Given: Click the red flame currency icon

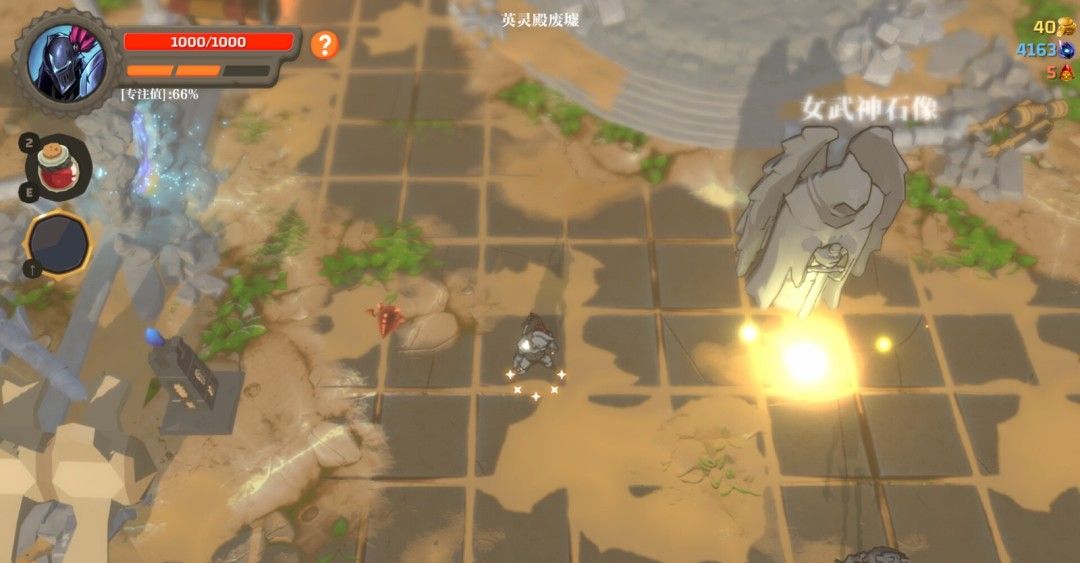Looking at the screenshot, I should pyautogui.click(x=1067, y=72).
